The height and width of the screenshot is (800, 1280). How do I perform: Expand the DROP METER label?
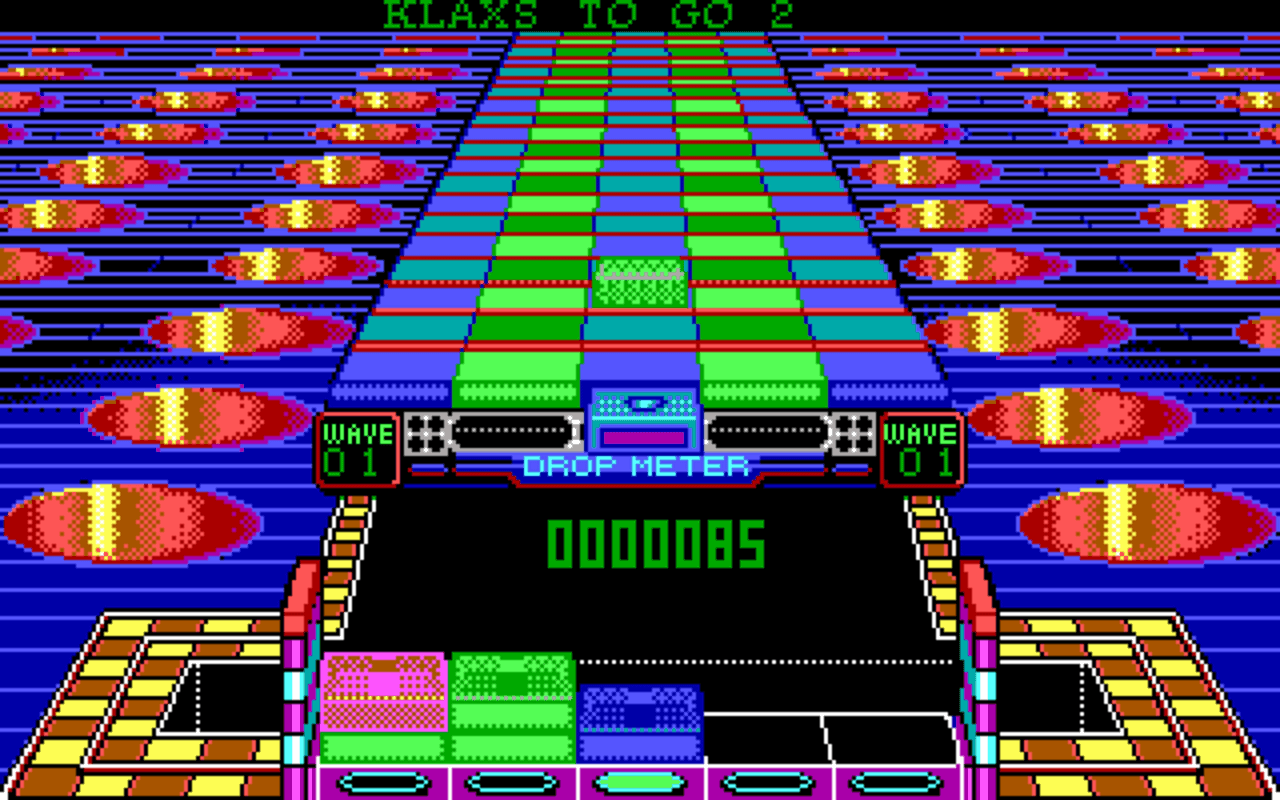pos(637,464)
